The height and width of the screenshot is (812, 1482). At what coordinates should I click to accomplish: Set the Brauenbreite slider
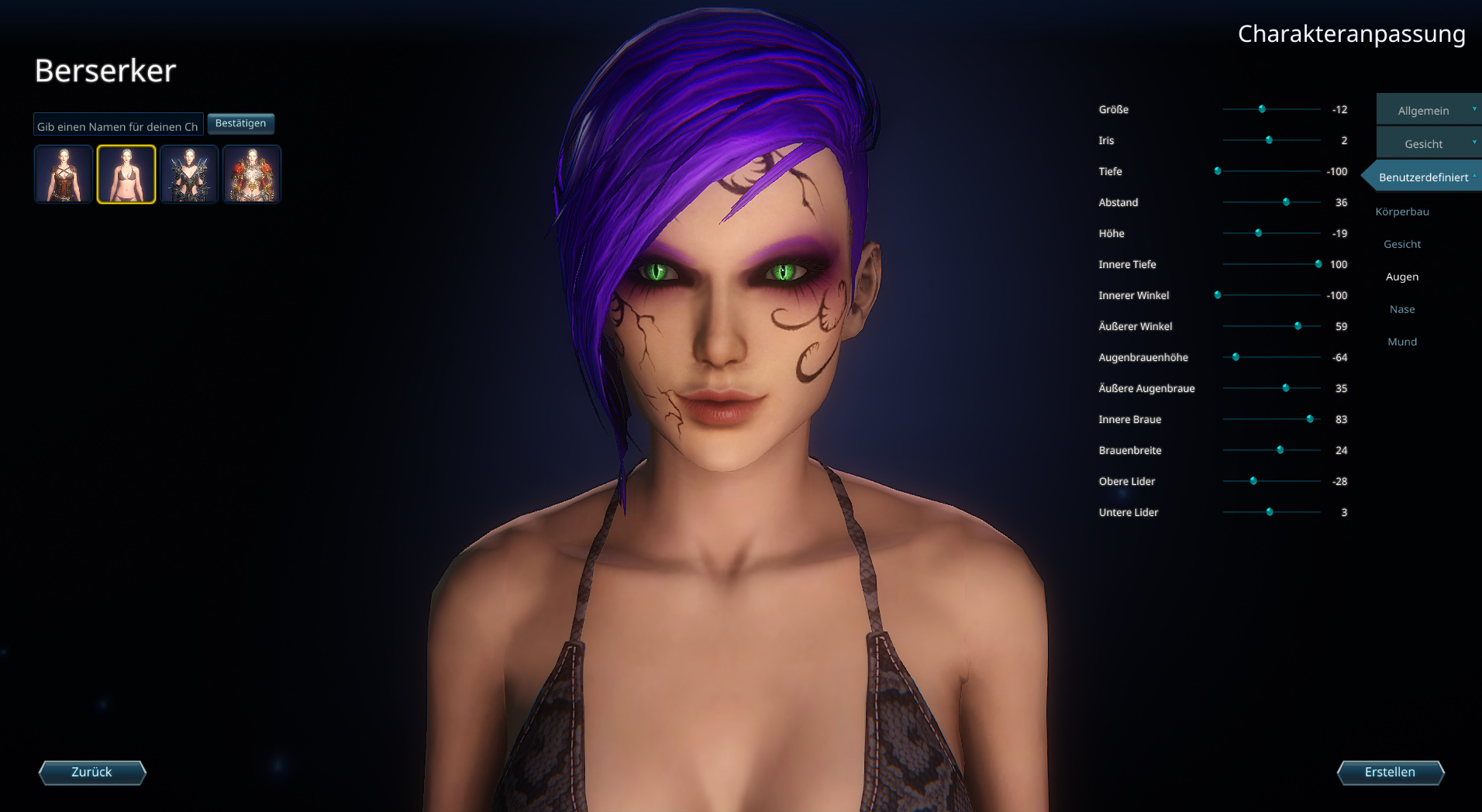(1280, 450)
